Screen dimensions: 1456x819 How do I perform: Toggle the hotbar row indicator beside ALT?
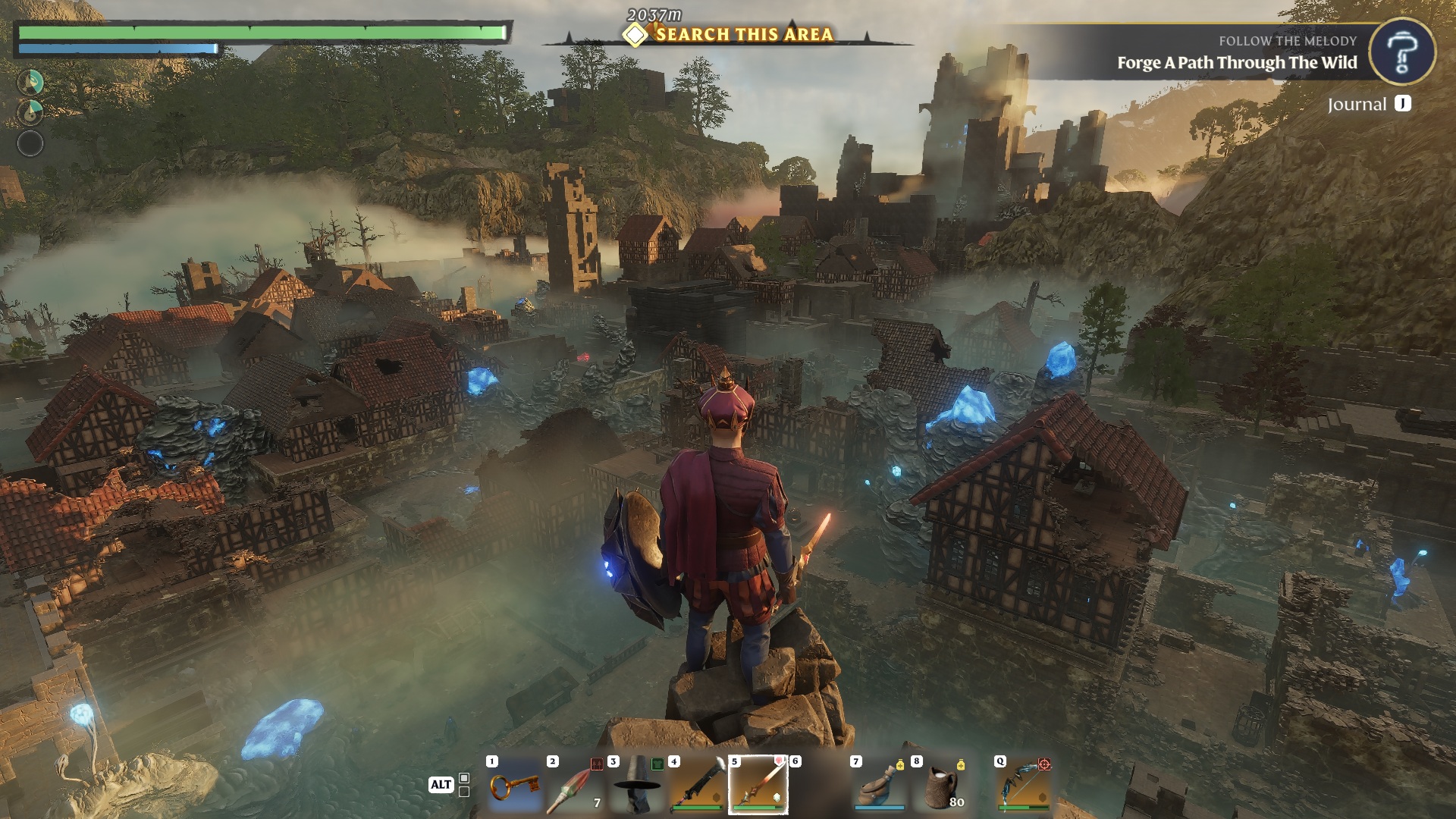(x=464, y=785)
